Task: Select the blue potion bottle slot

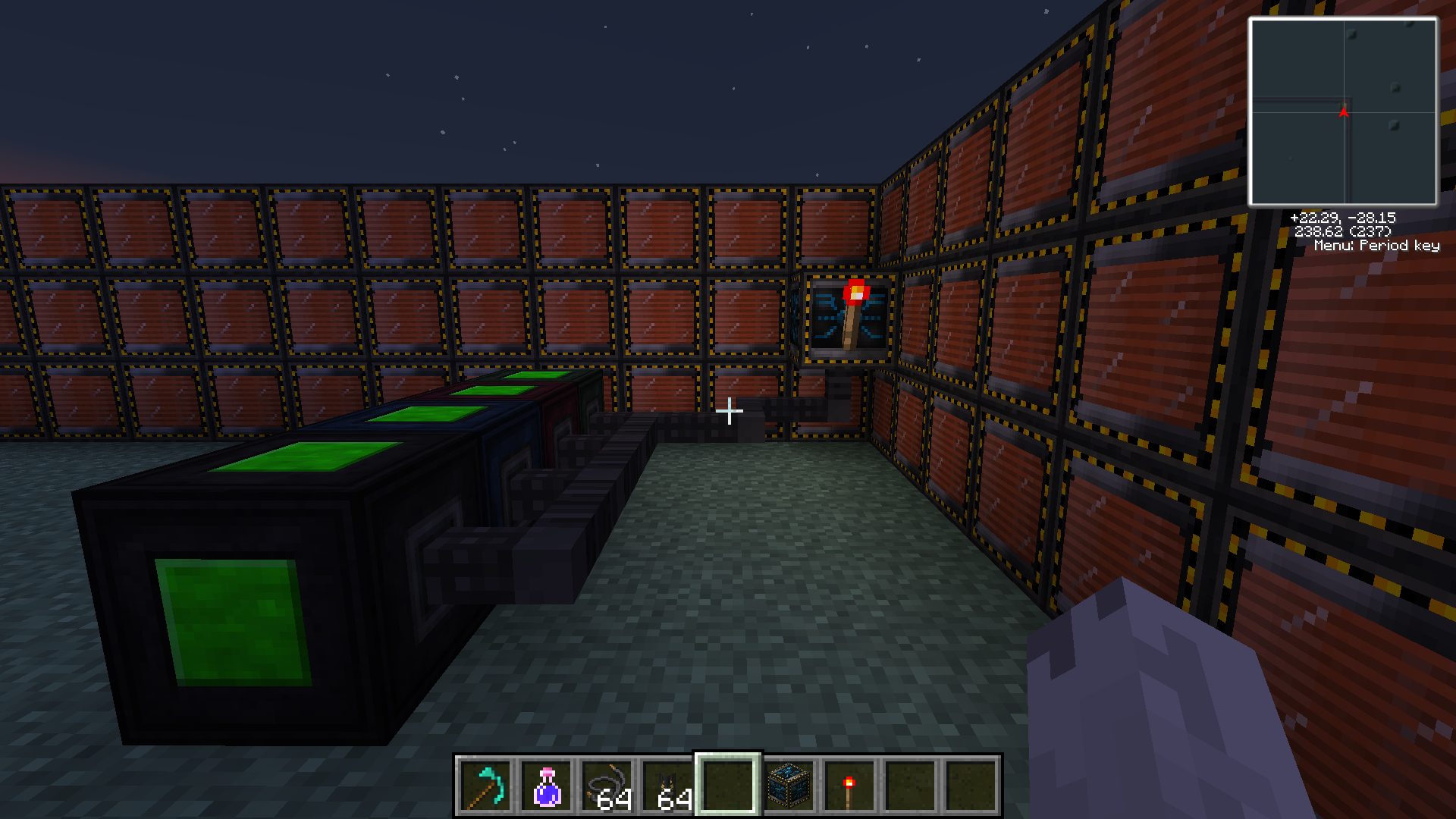Action: 547,785
